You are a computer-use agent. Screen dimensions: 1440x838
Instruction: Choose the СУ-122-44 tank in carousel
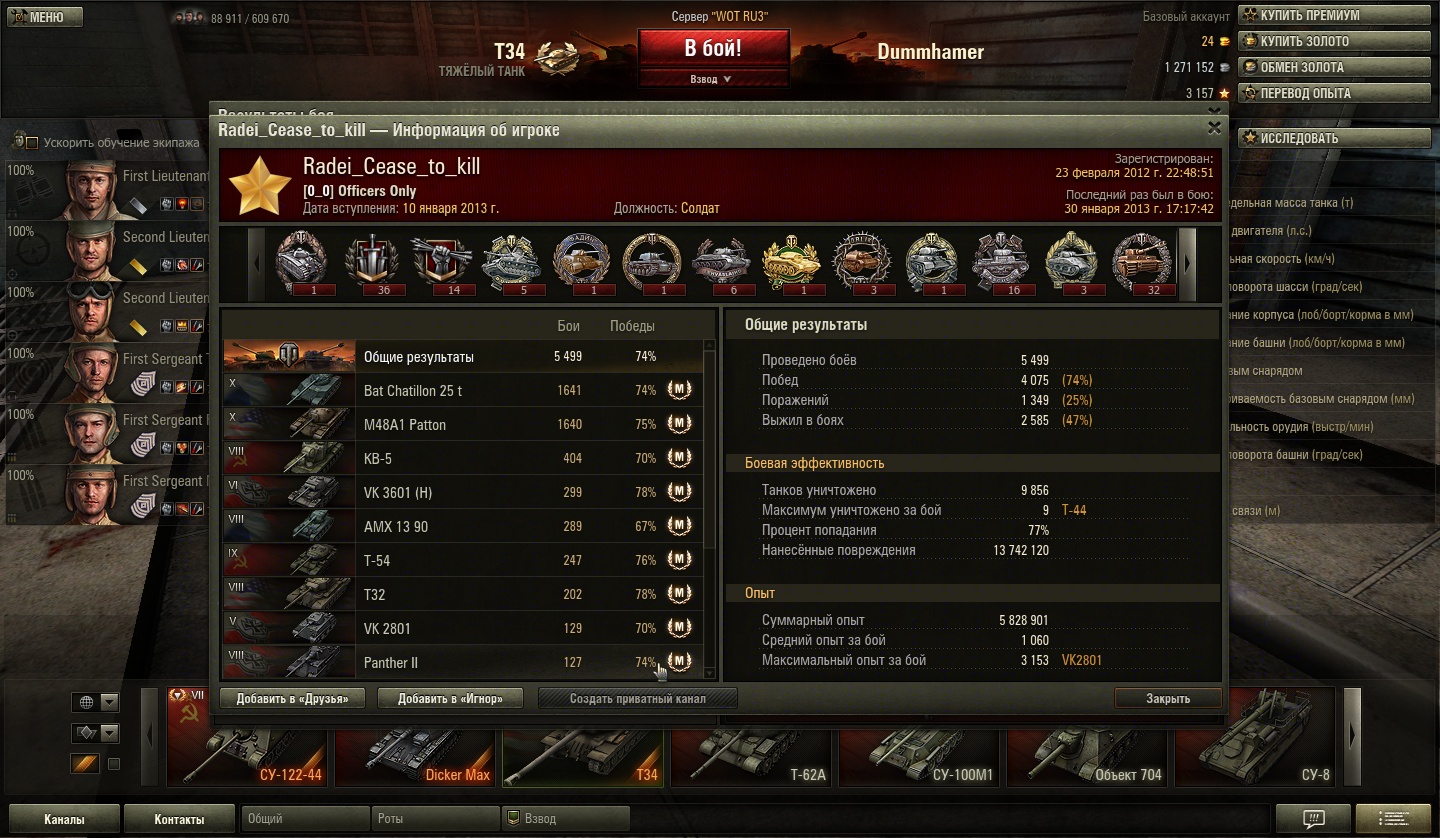(249, 748)
